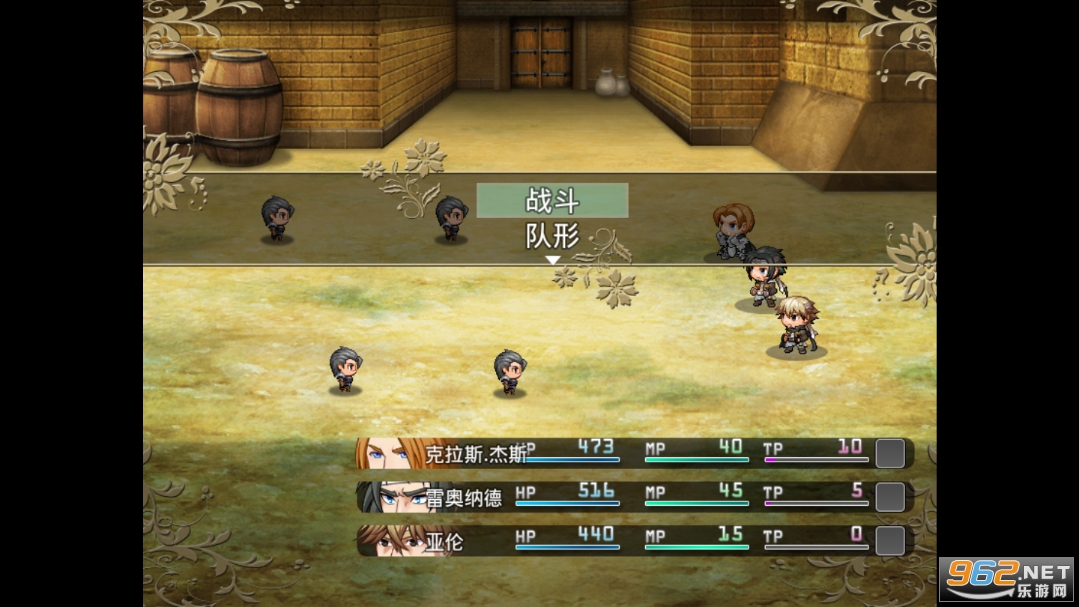Select the 战斗 (Fight) command
The width and height of the screenshot is (1079, 607).
[552, 200]
